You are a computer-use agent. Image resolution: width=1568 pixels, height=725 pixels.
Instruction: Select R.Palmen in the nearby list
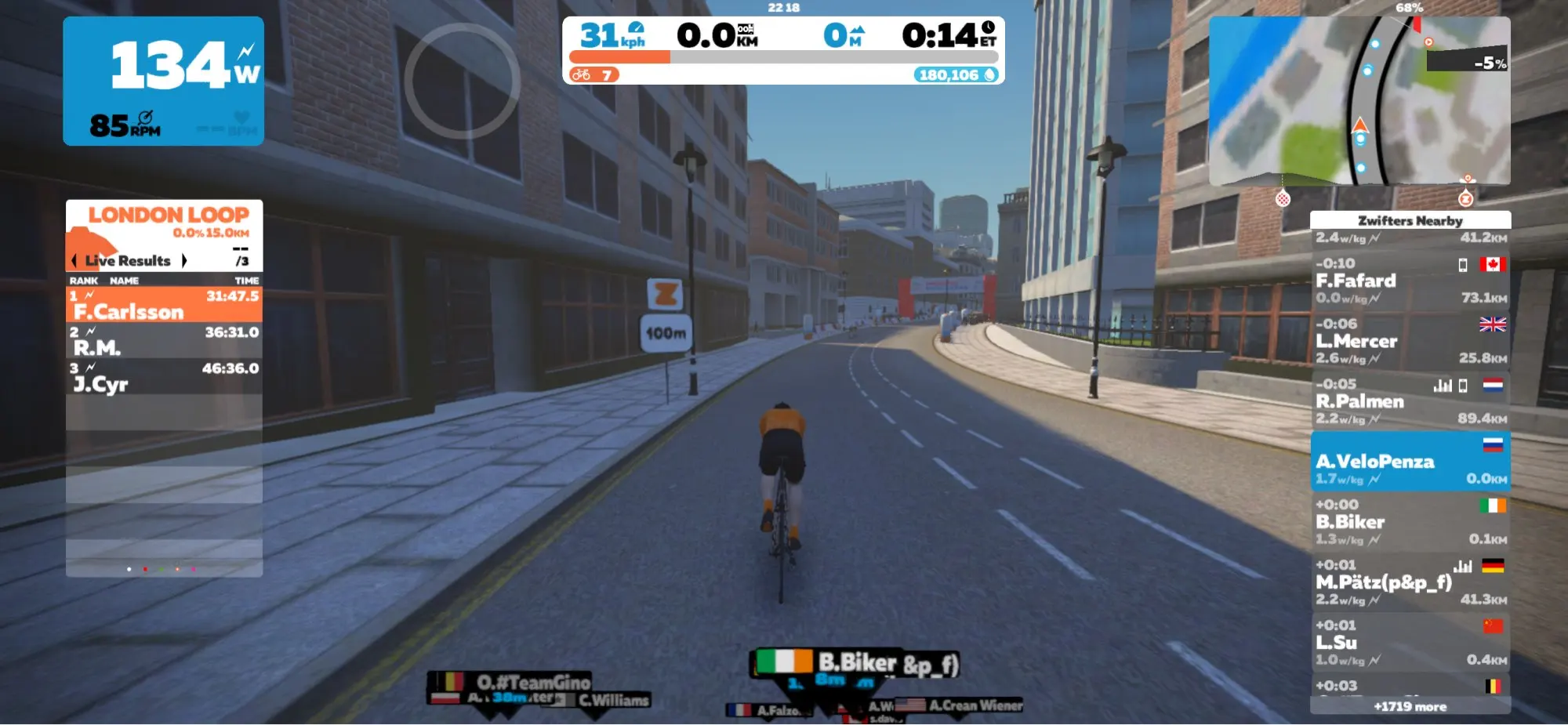point(1410,401)
